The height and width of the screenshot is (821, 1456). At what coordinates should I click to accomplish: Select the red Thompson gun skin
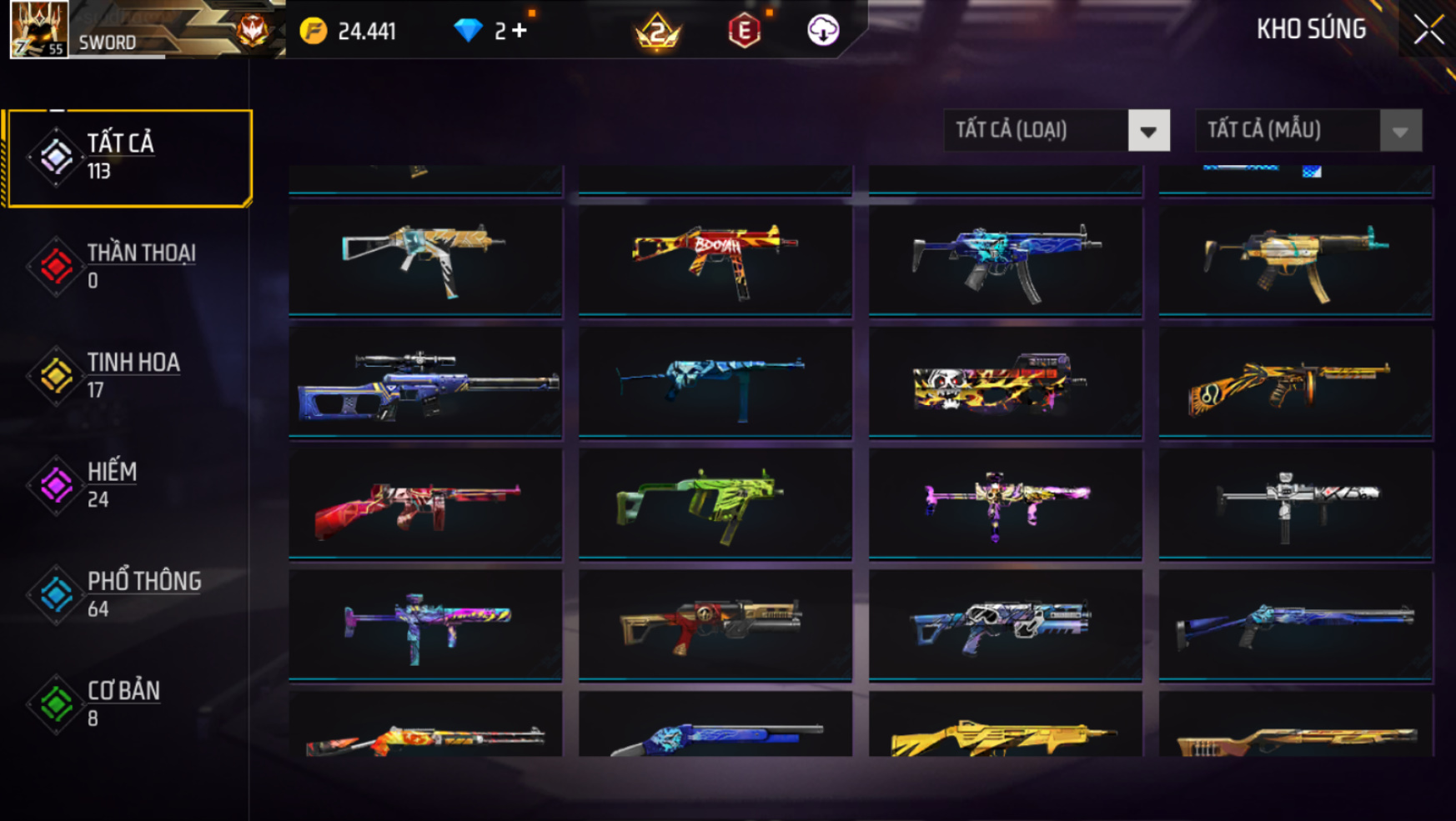coord(425,504)
